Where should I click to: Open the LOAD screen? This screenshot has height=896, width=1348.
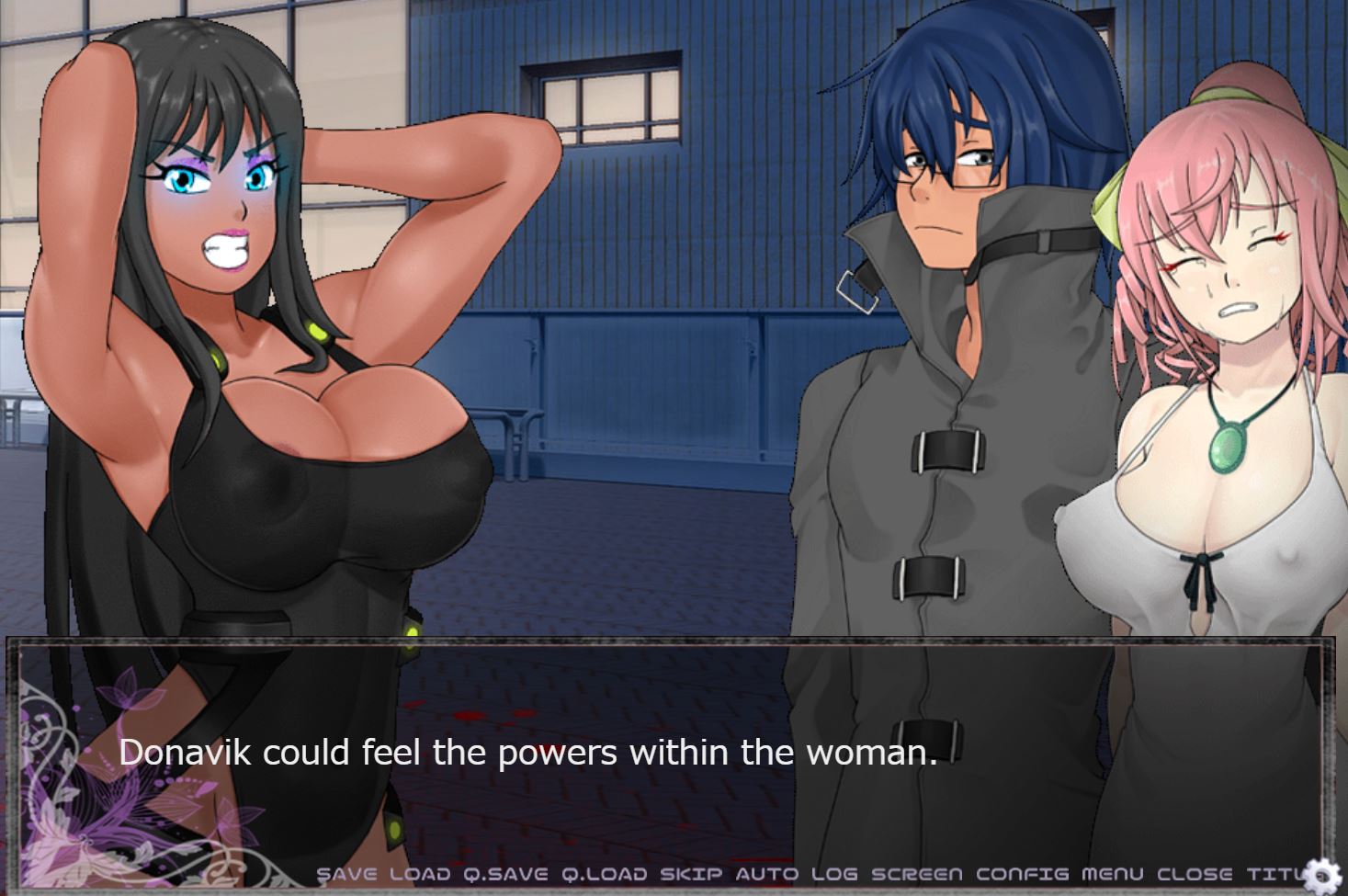420,874
